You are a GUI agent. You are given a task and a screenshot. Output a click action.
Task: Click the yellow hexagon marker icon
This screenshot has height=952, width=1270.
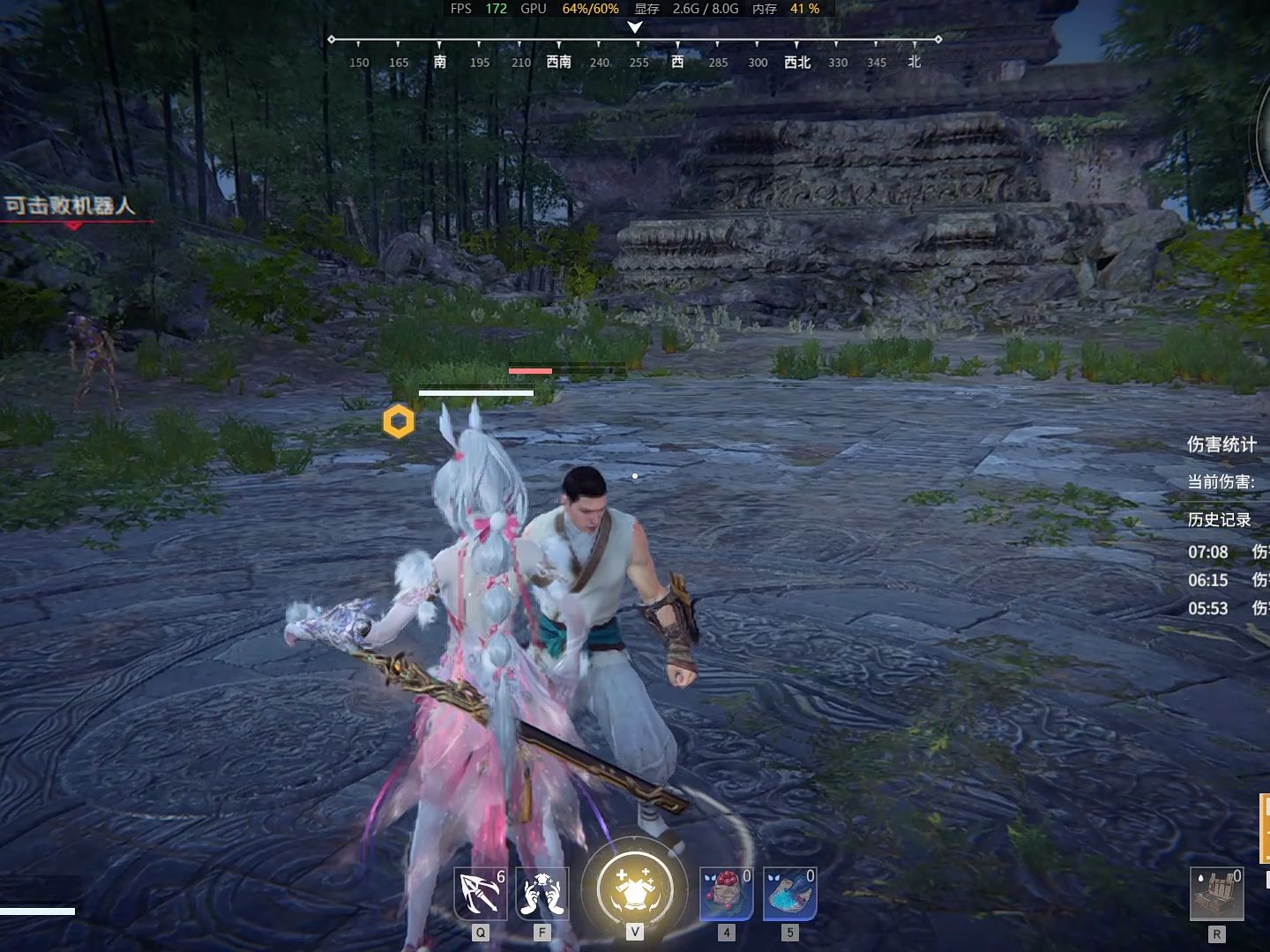(x=399, y=422)
